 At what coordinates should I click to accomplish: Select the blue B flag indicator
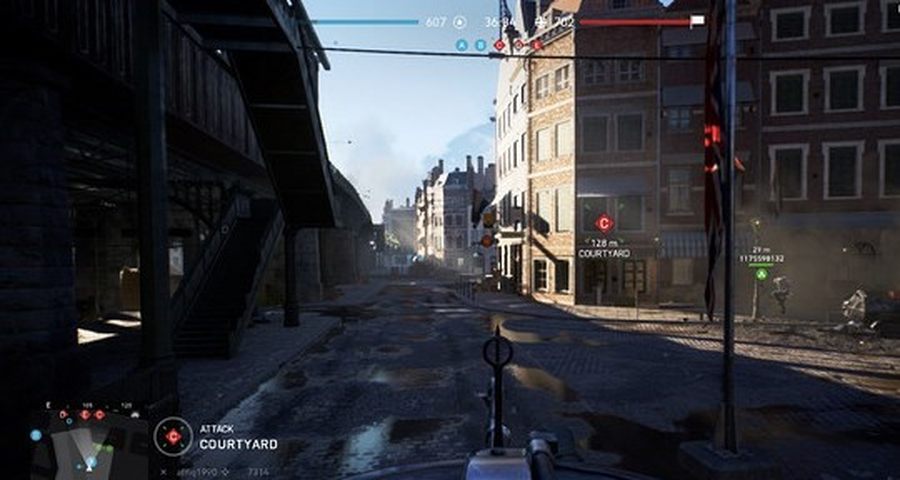480,45
